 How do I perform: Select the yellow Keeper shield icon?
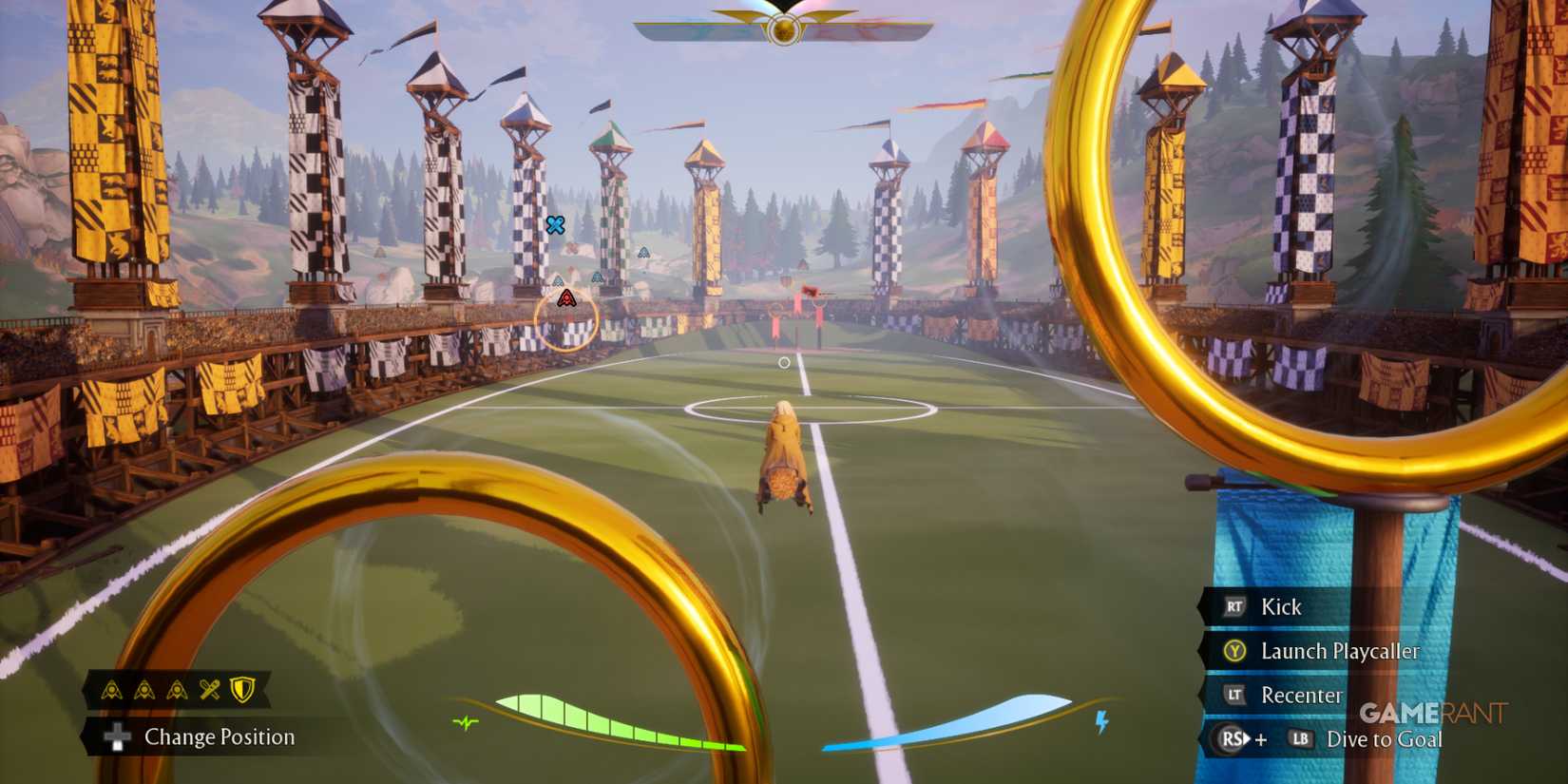point(241,688)
